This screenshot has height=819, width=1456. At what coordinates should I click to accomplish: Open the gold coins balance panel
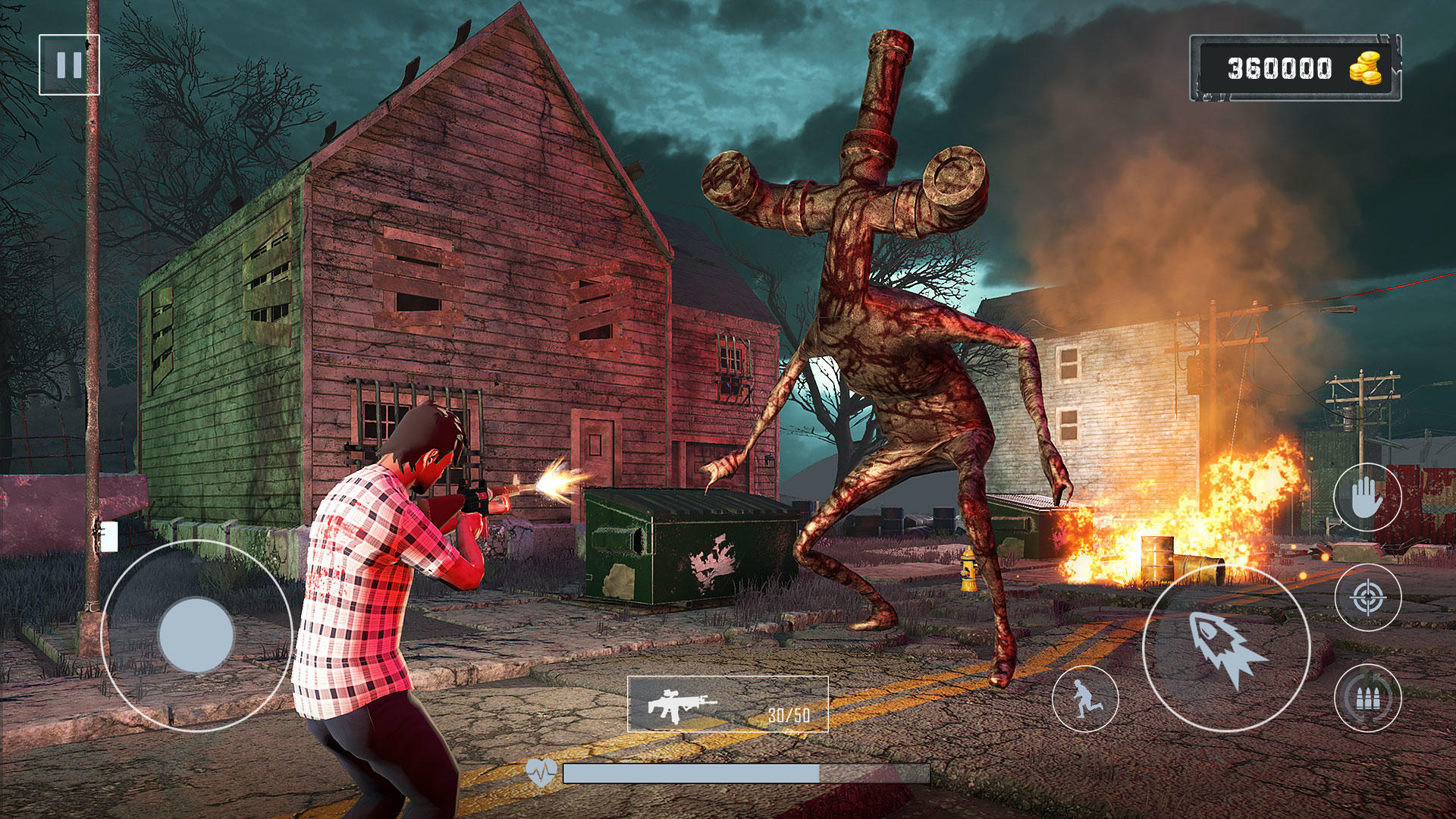(x=1294, y=68)
